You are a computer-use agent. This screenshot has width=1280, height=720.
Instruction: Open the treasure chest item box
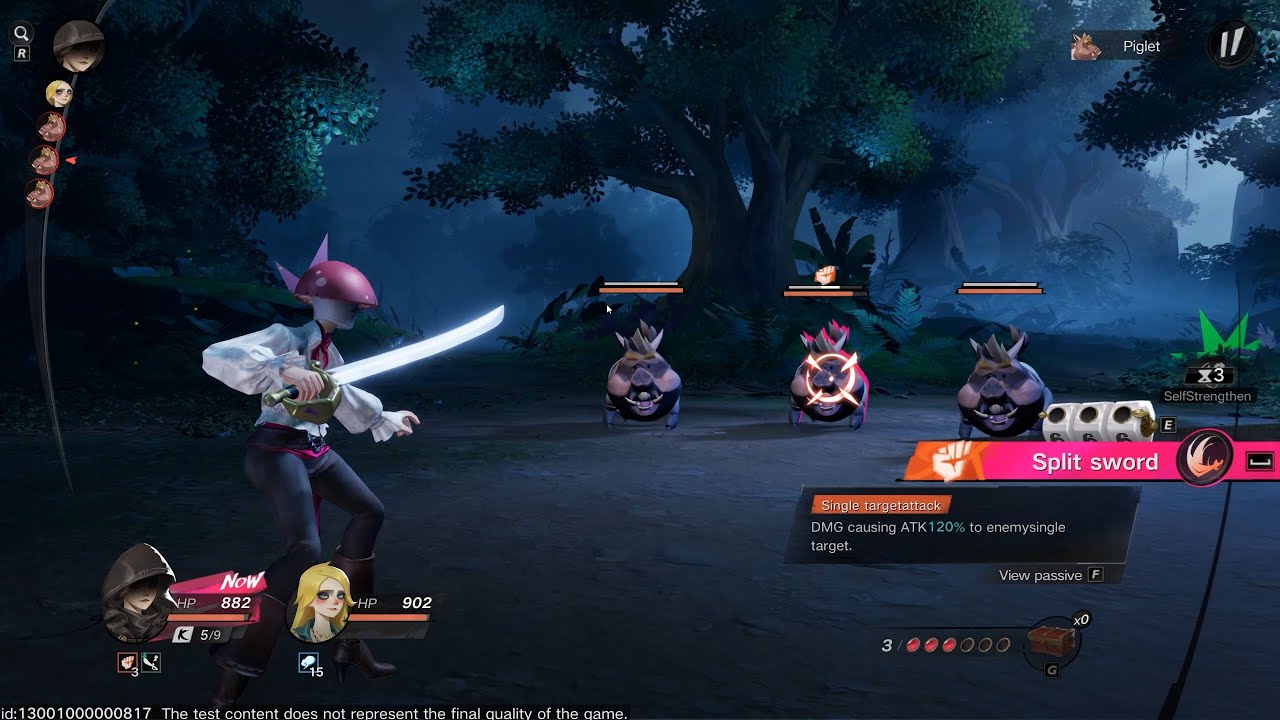(1051, 642)
